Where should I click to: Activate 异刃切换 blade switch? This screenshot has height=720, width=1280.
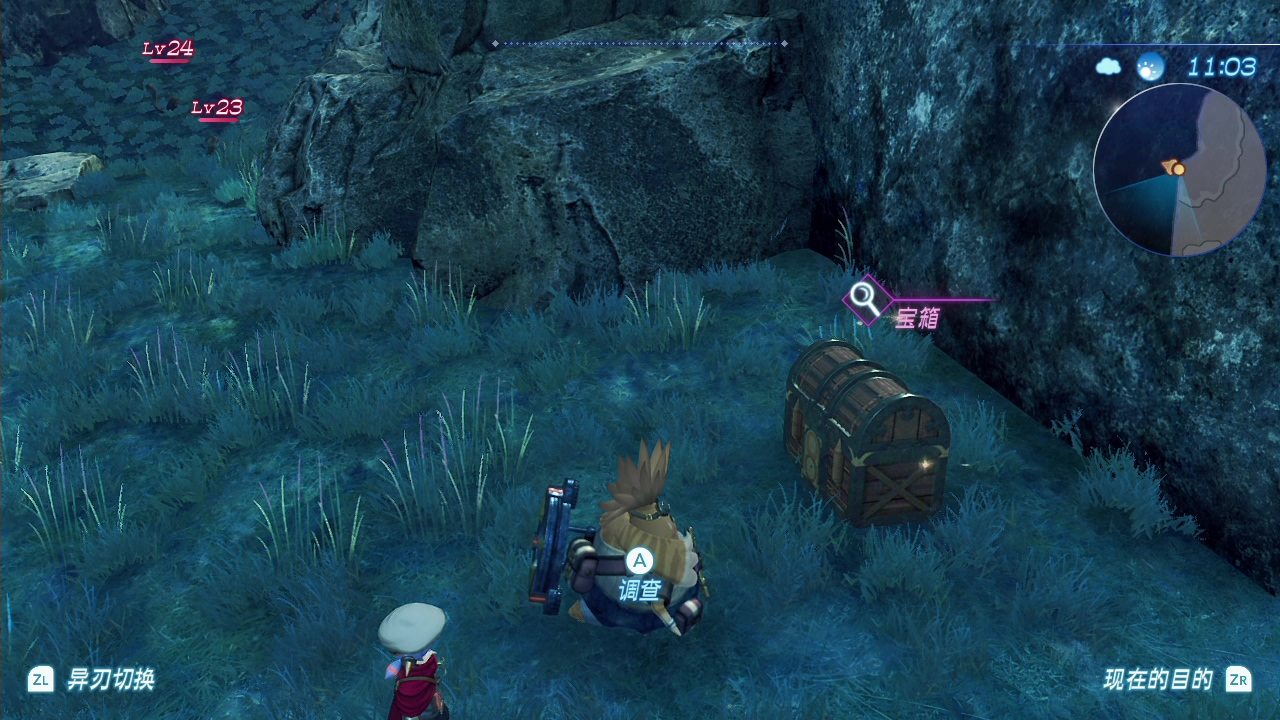pyautogui.click(x=93, y=680)
